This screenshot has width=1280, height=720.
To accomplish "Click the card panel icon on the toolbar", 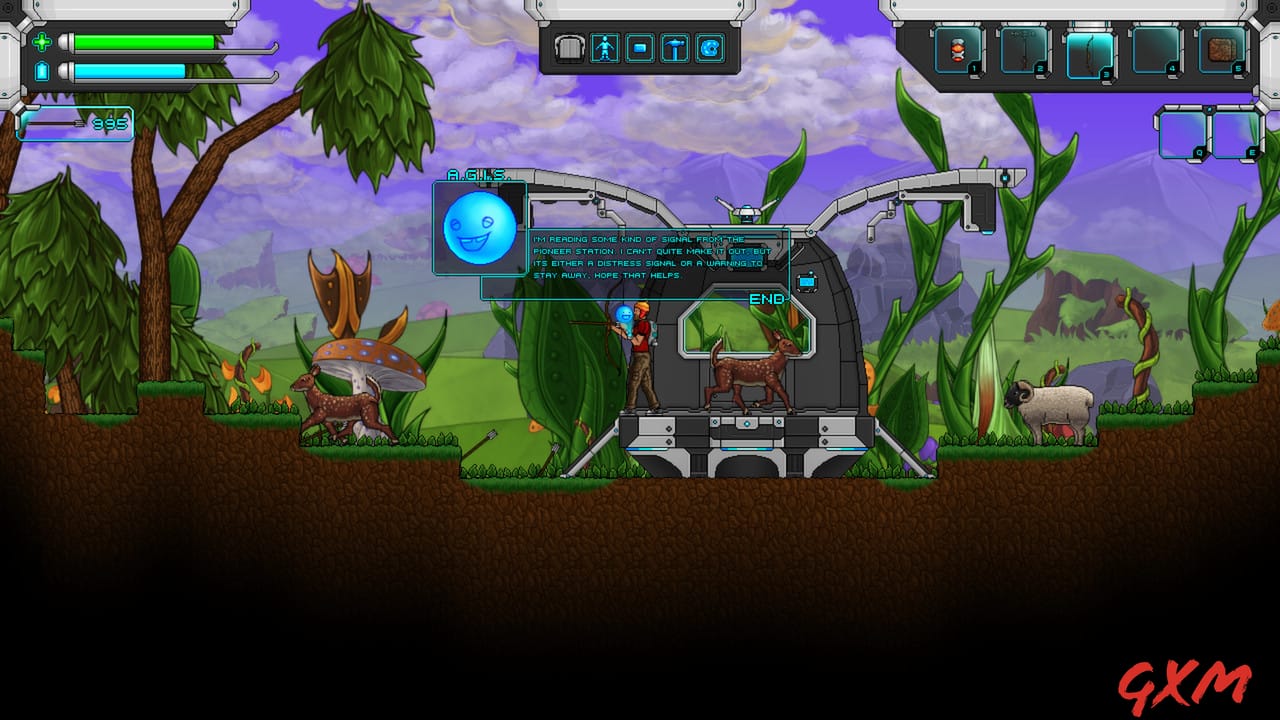I will (x=638, y=47).
